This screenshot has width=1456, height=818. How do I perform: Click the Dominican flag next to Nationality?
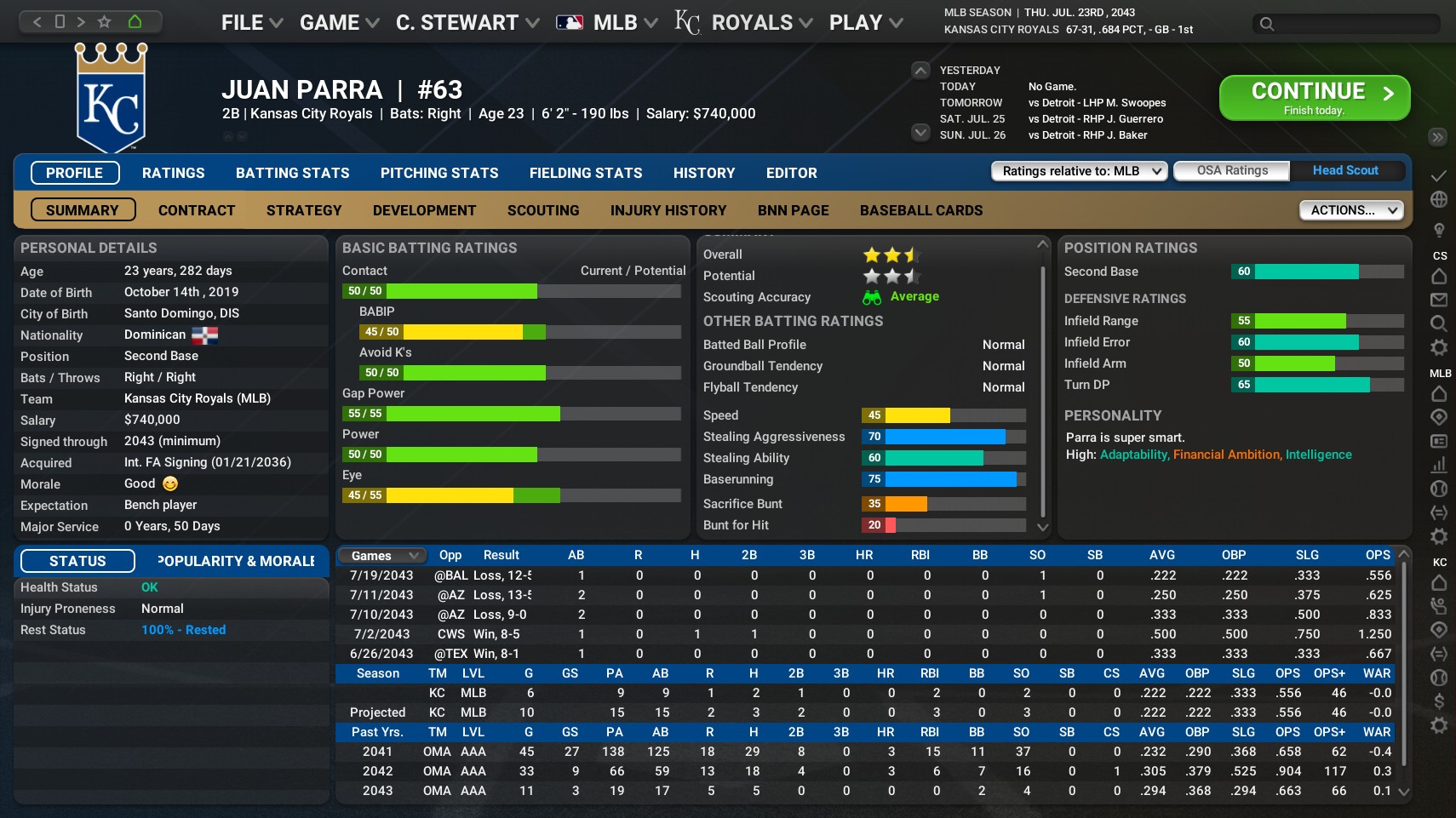[x=203, y=335]
